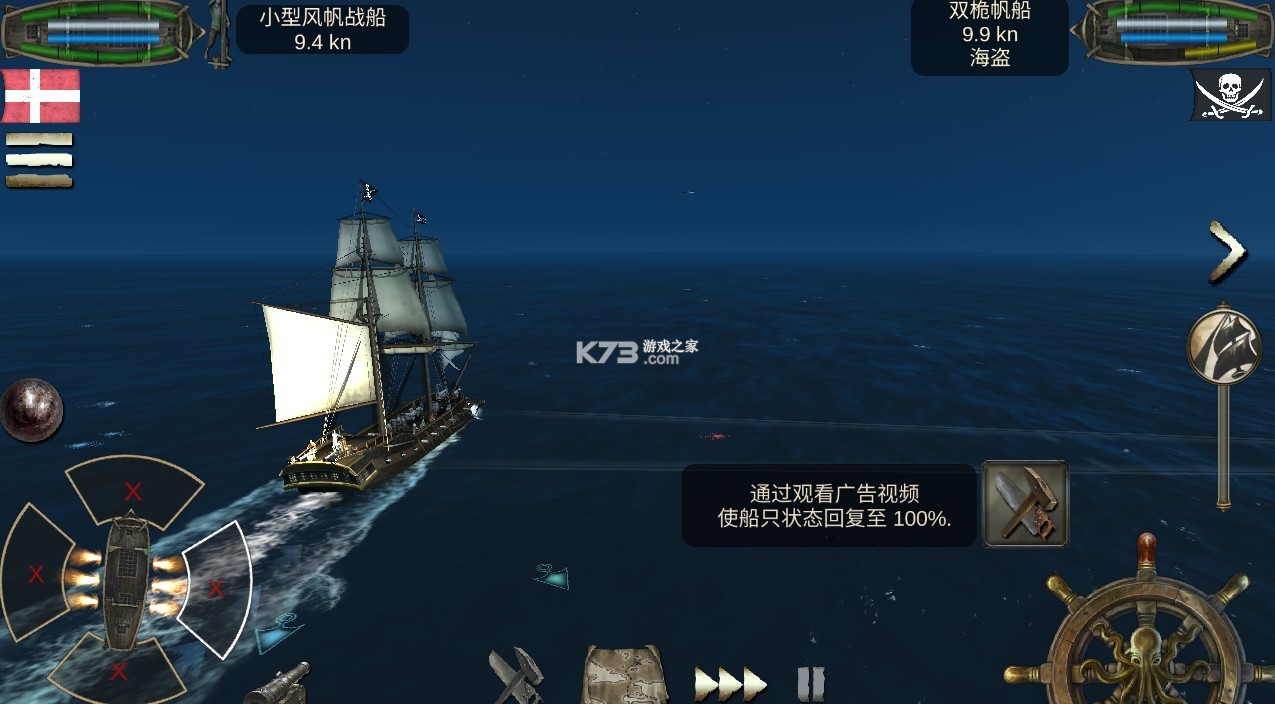Open the parchment sea map
1275x704 pixels.
tap(625, 676)
